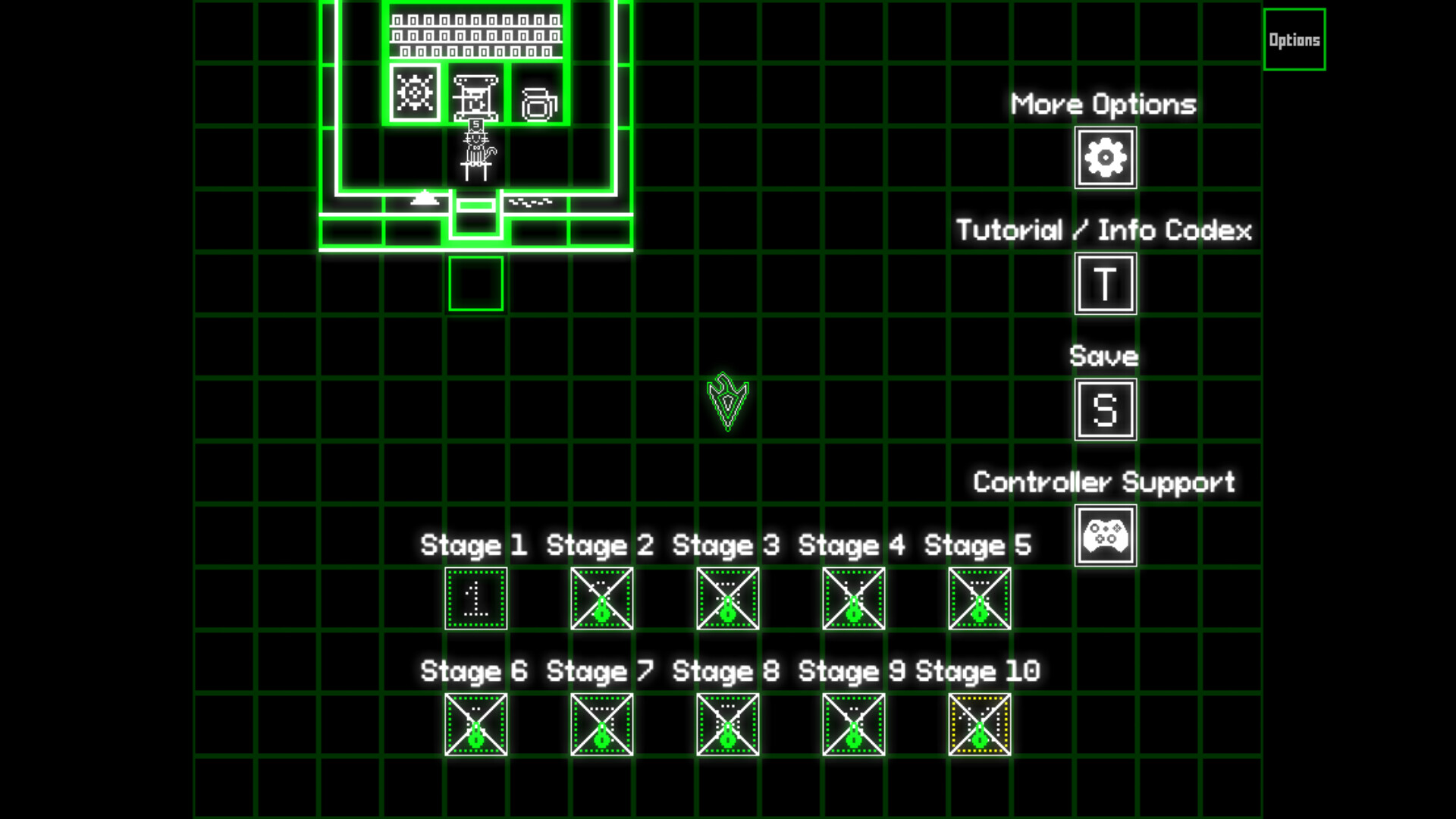Click the Stage 6 label text
The image size is (1456, 819).
(x=473, y=670)
